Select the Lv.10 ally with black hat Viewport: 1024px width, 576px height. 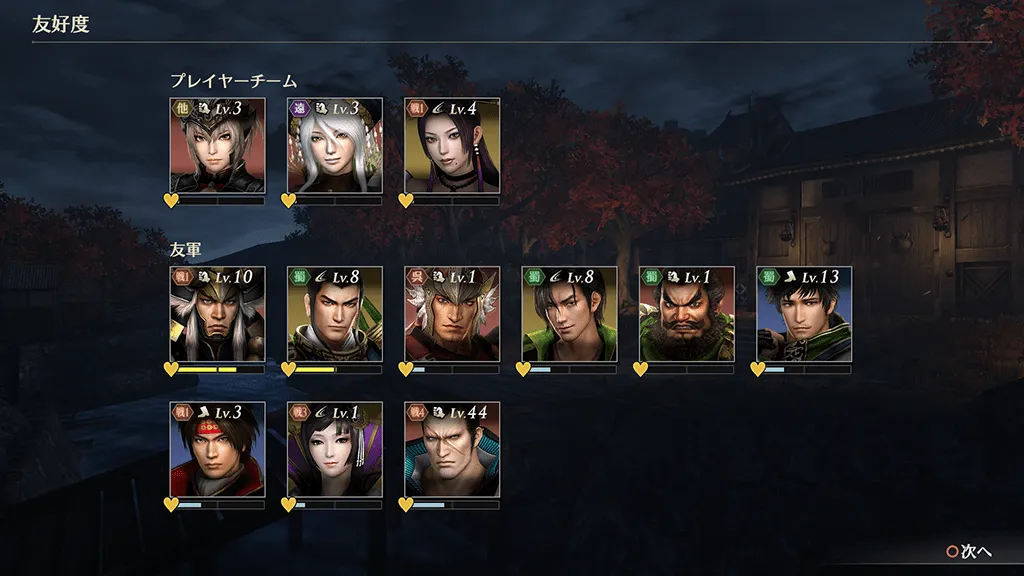pos(217,314)
